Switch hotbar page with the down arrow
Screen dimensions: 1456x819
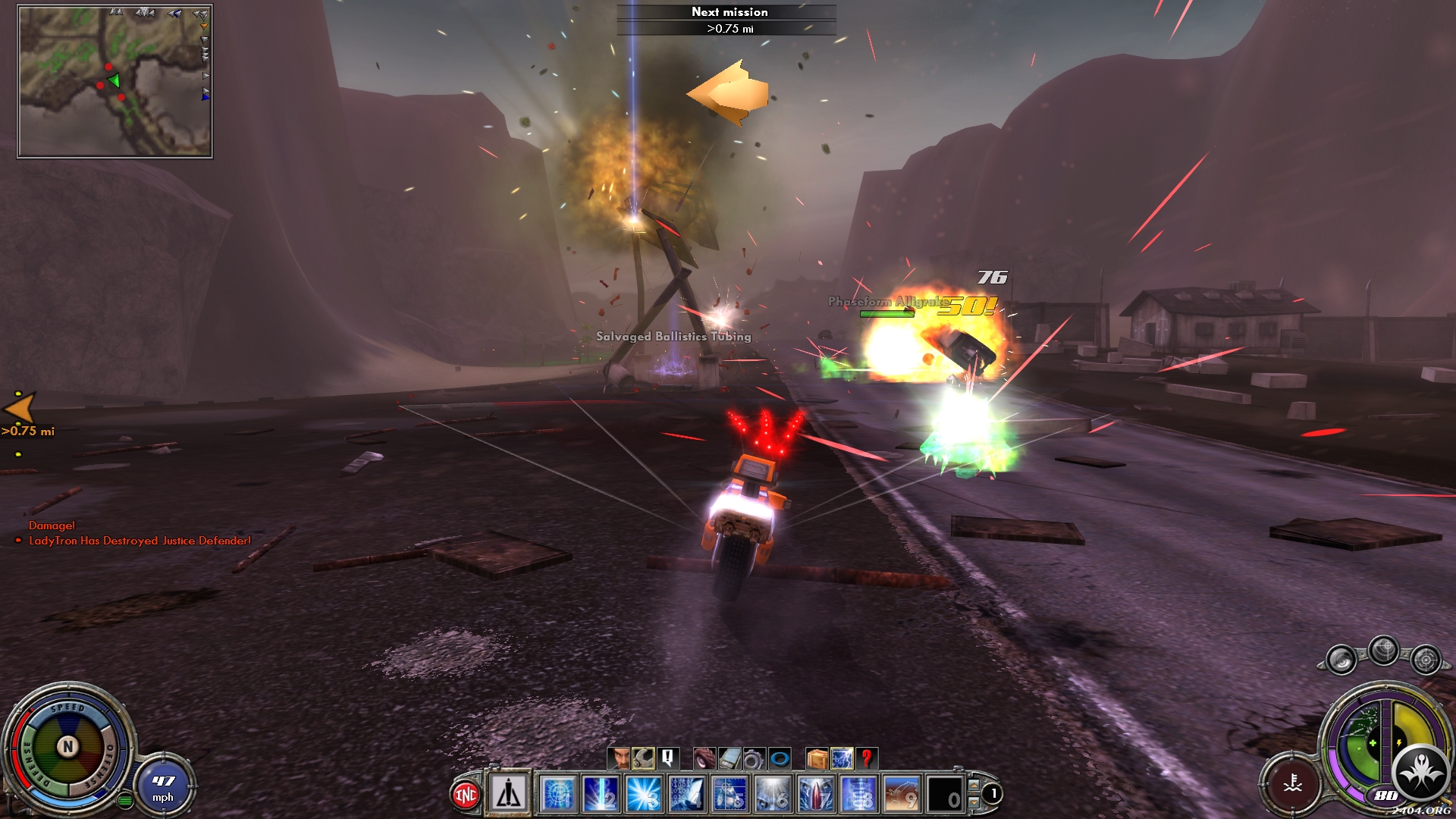click(974, 802)
